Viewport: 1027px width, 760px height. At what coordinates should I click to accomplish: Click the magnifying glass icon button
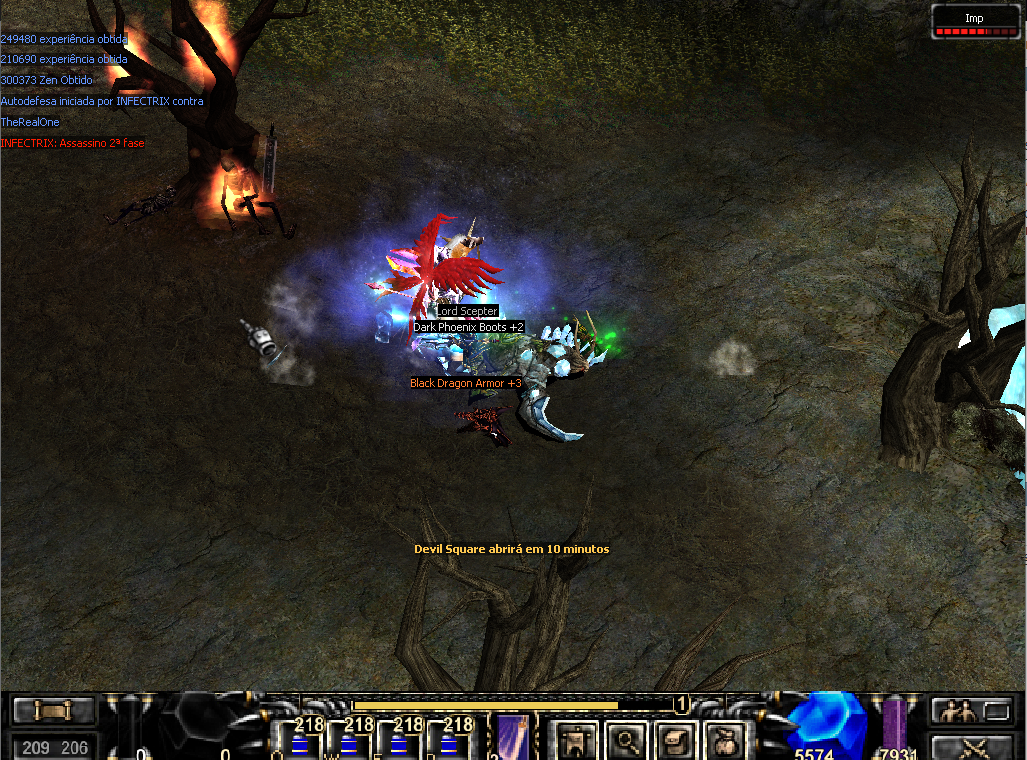point(627,741)
